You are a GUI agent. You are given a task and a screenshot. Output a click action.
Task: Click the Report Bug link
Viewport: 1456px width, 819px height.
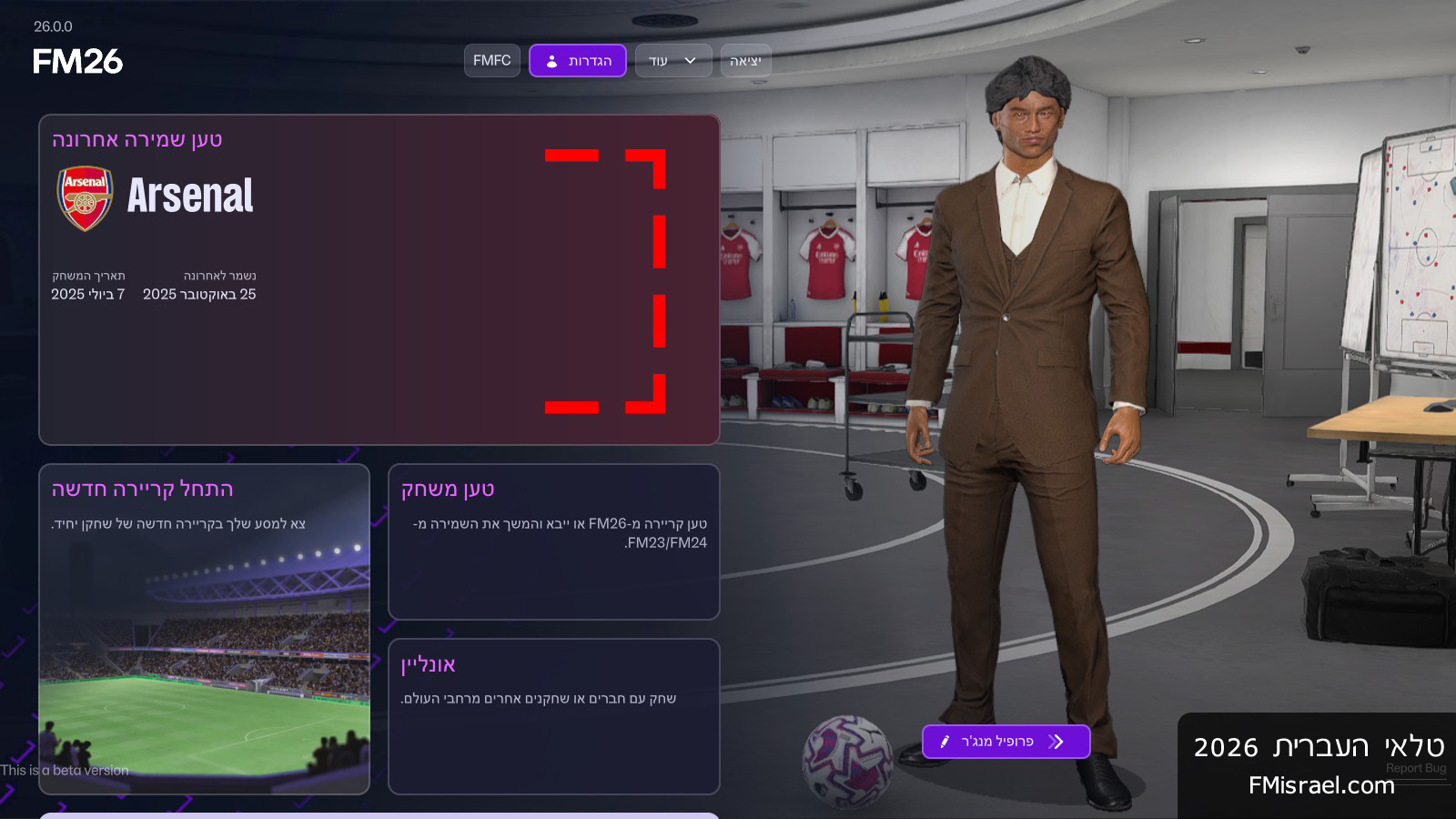[x=1415, y=768]
